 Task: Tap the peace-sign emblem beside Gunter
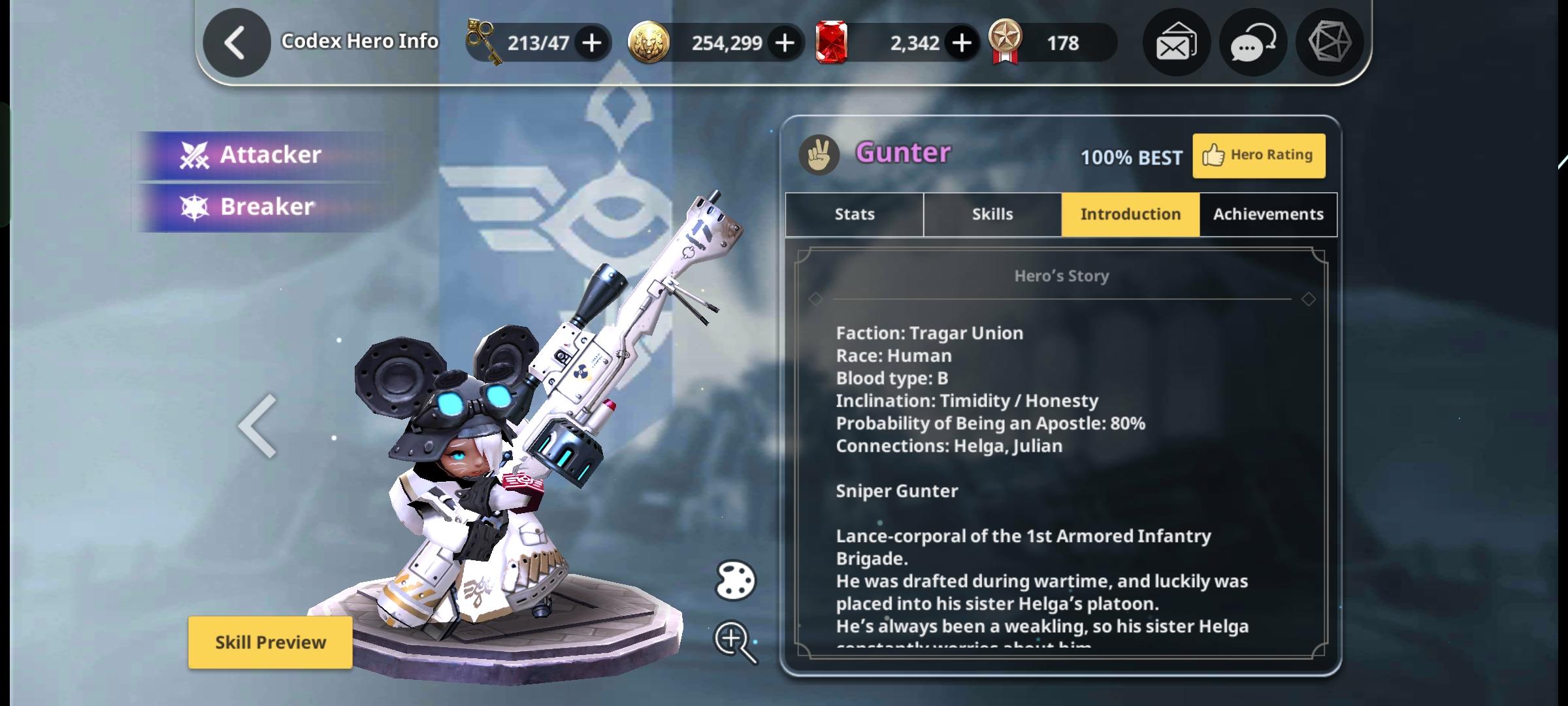click(819, 155)
